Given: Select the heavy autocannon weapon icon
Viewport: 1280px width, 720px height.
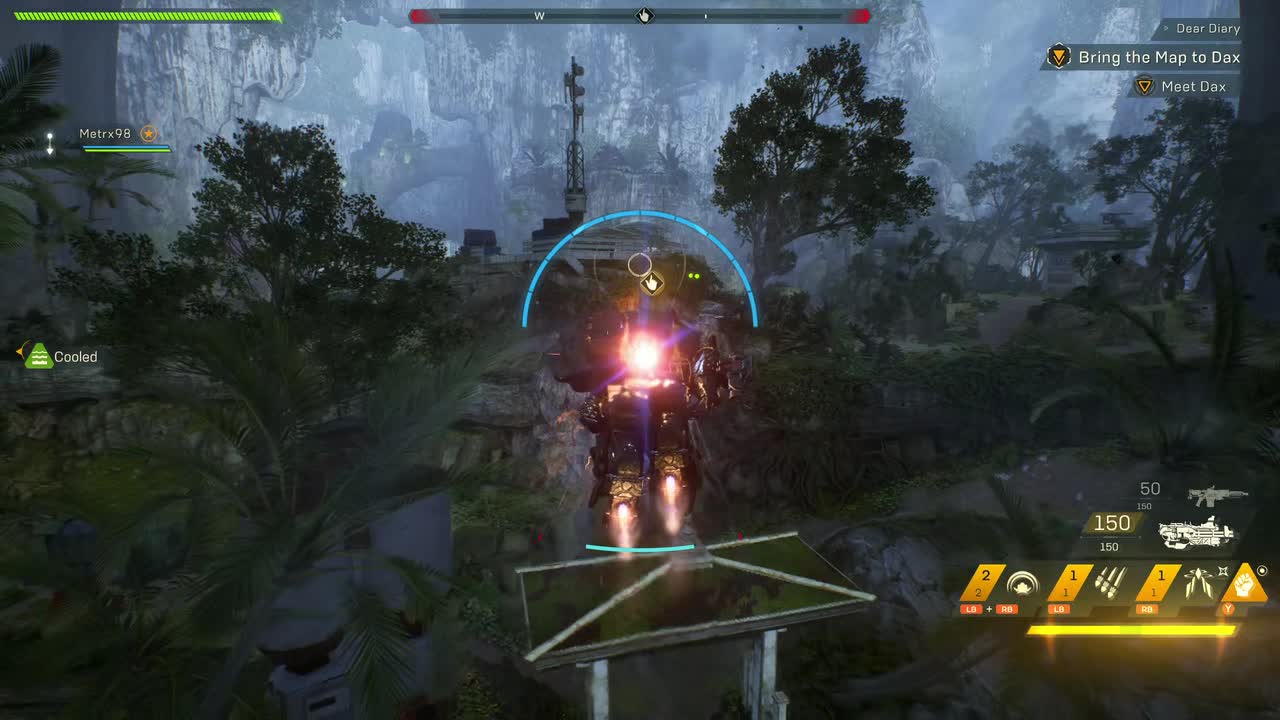Looking at the screenshot, I should pyautogui.click(x=1200, y=536).
